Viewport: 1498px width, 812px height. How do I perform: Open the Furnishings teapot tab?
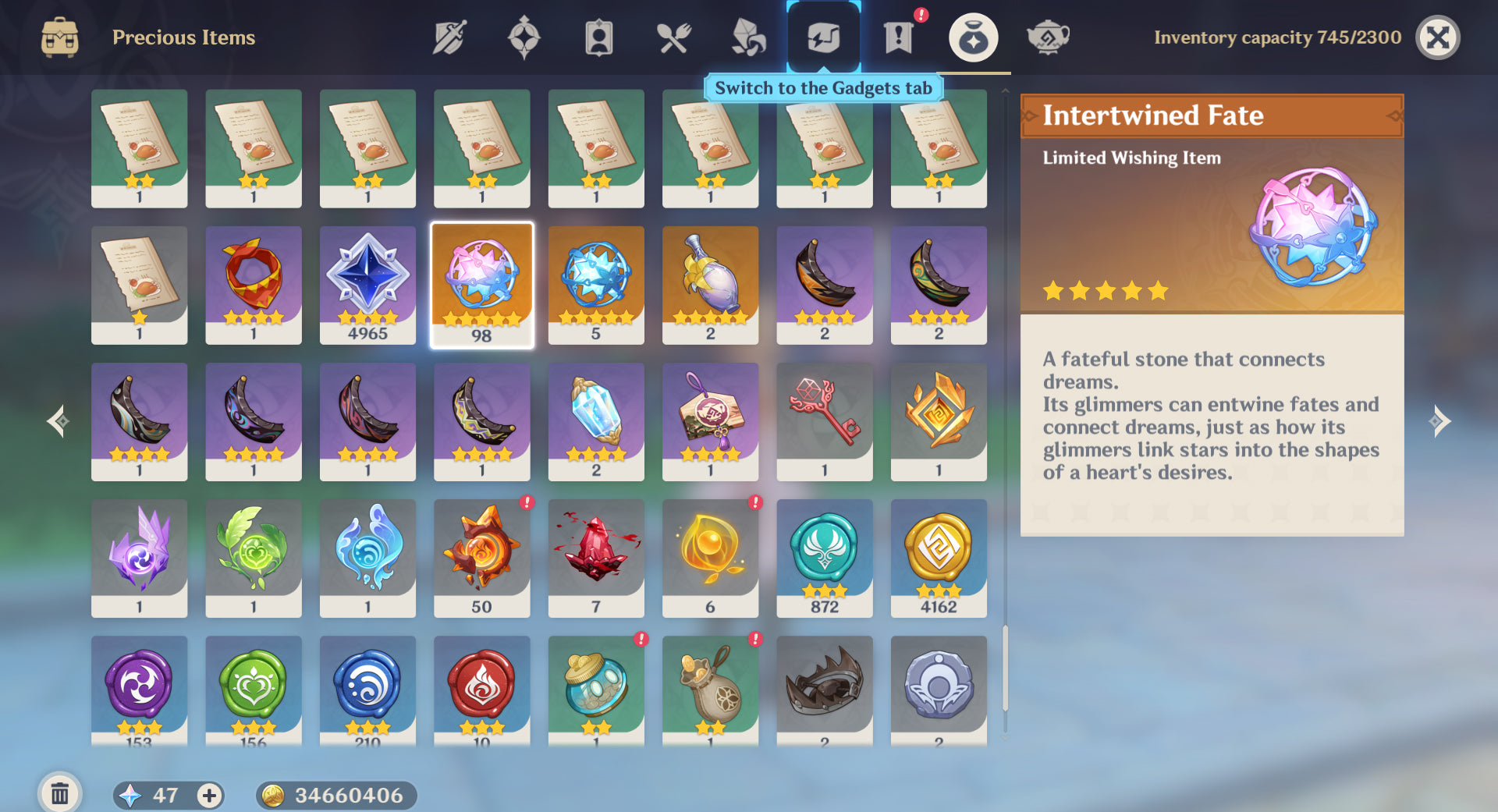(x=1047, y=37)
